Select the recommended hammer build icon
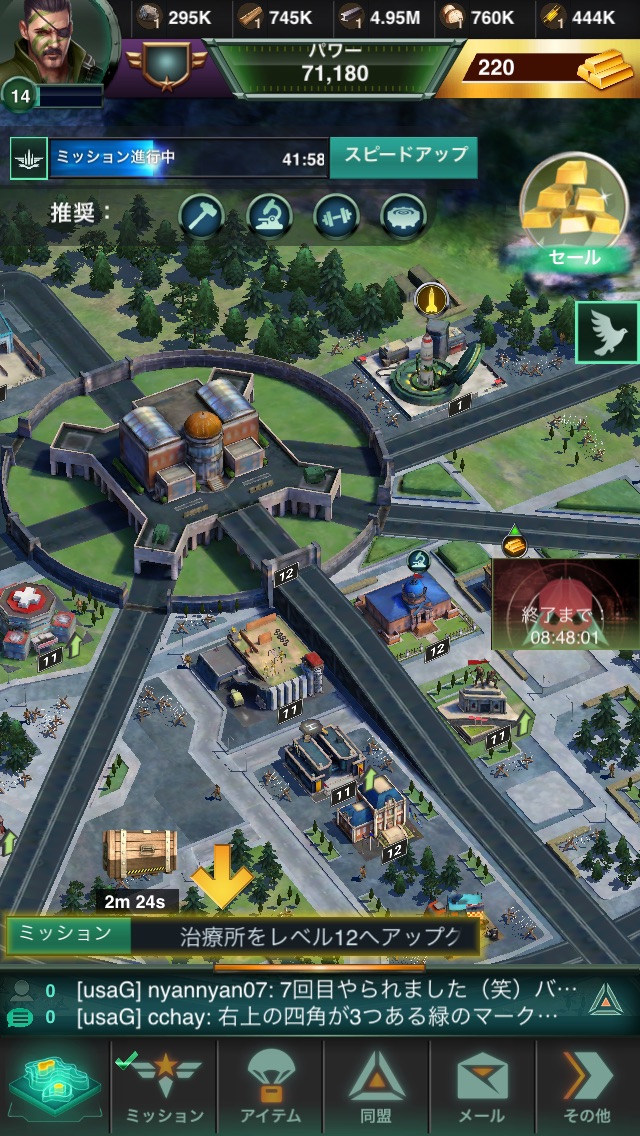 click(202, 215)
